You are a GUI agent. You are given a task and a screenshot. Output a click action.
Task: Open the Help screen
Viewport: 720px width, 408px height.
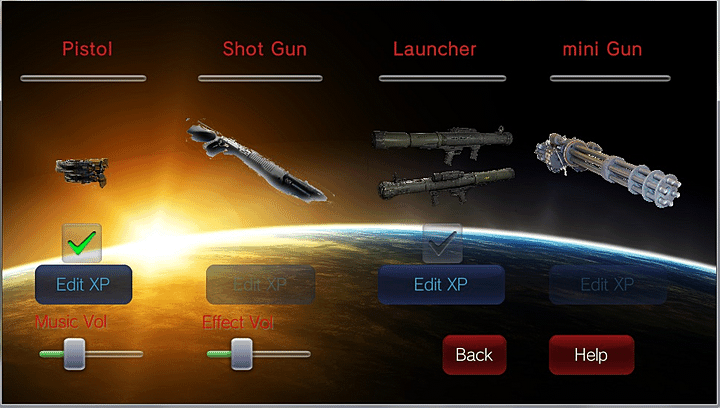(591, 355)
